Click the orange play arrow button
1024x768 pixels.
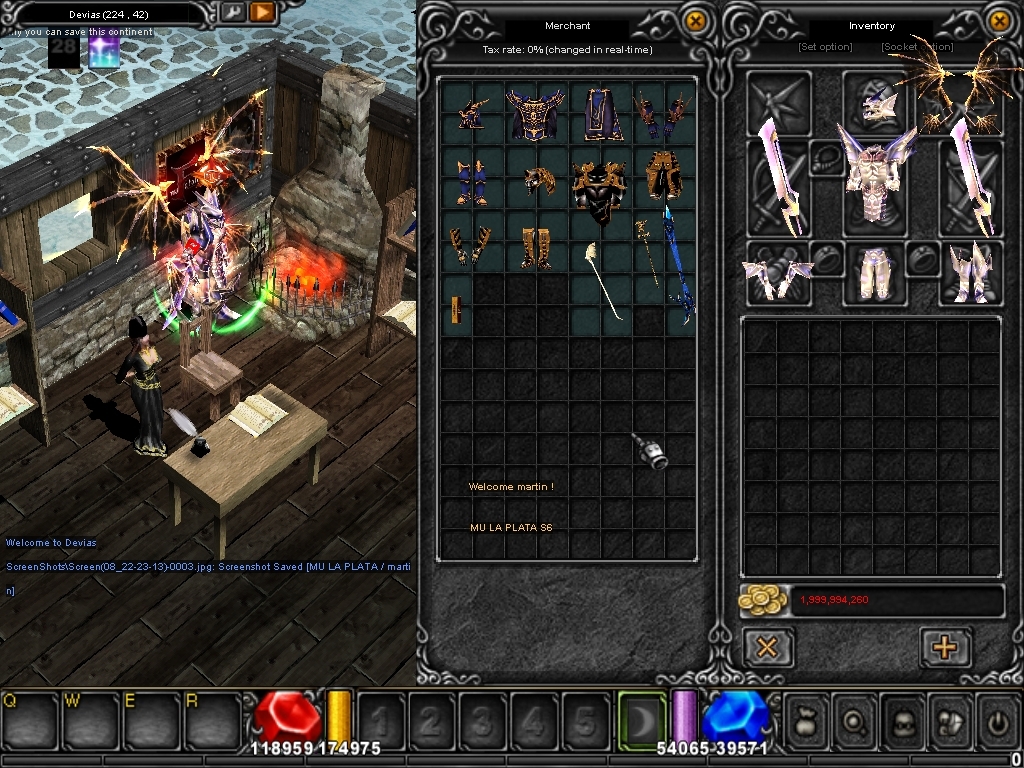point(261,12)
